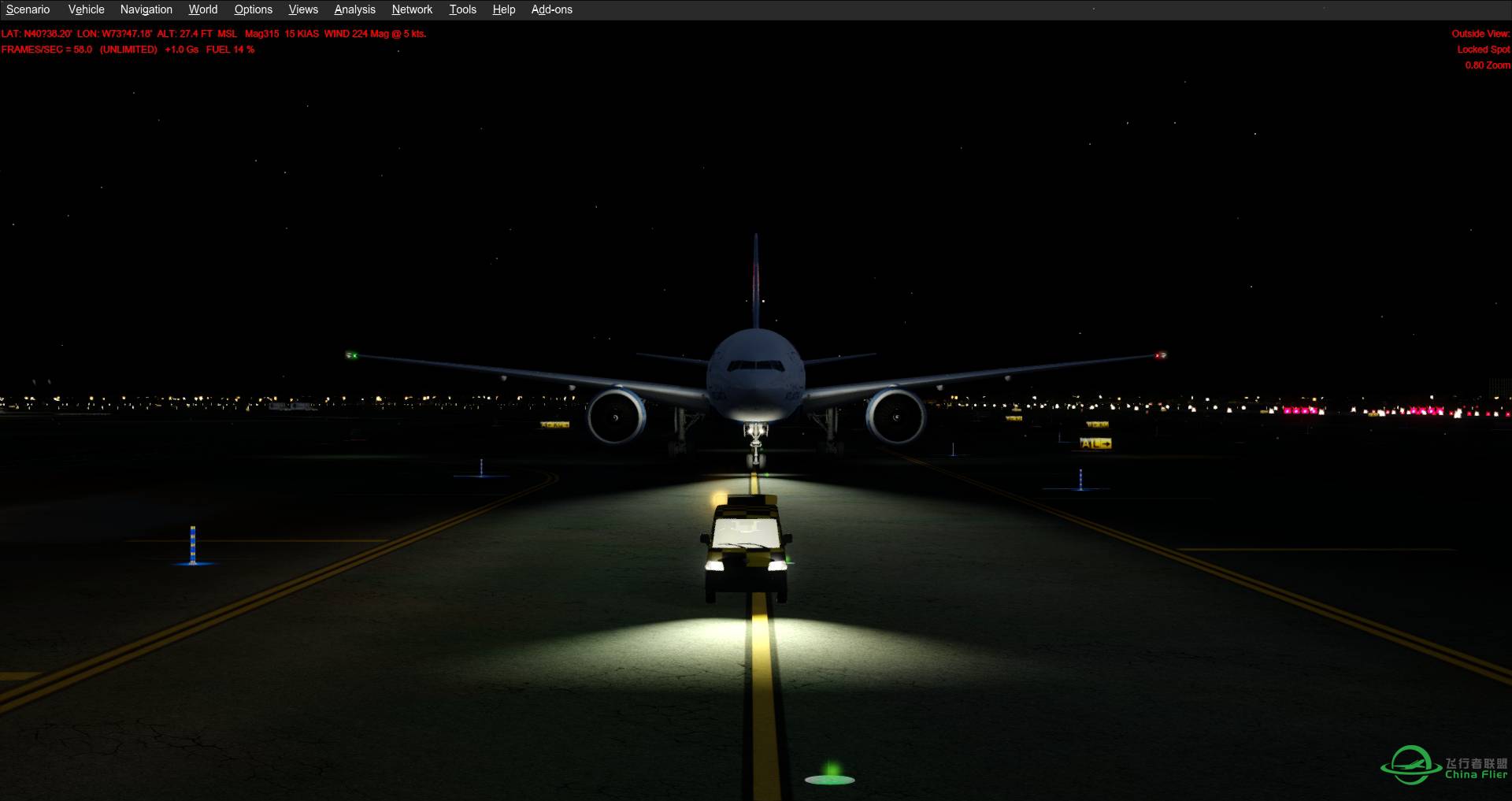Image resolution: width=1512 pixels, height=801 pixels.
Task: Open the World menu
Action: [x=202, y=9]
